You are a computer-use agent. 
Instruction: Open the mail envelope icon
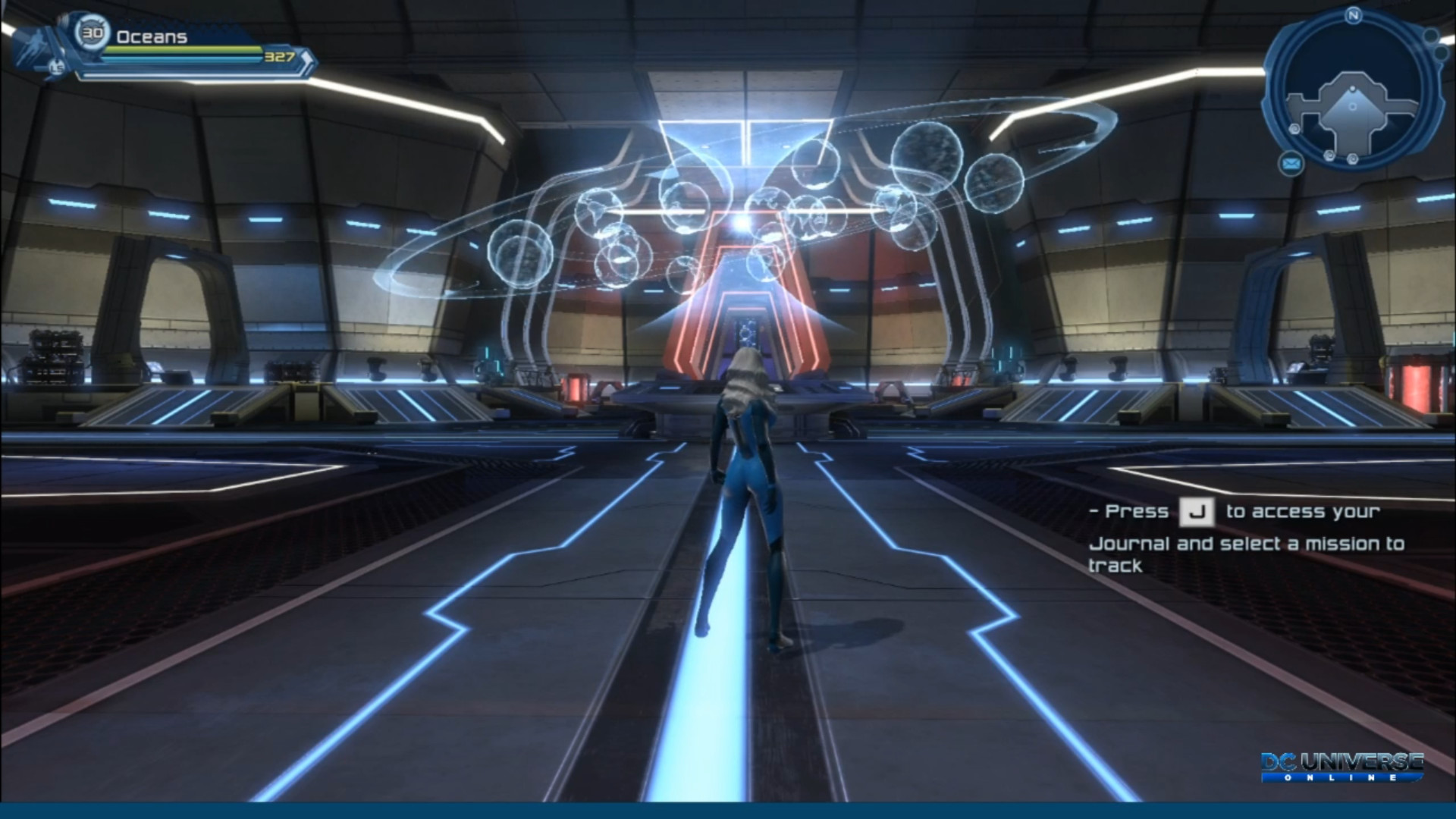tap(1291, 162)
